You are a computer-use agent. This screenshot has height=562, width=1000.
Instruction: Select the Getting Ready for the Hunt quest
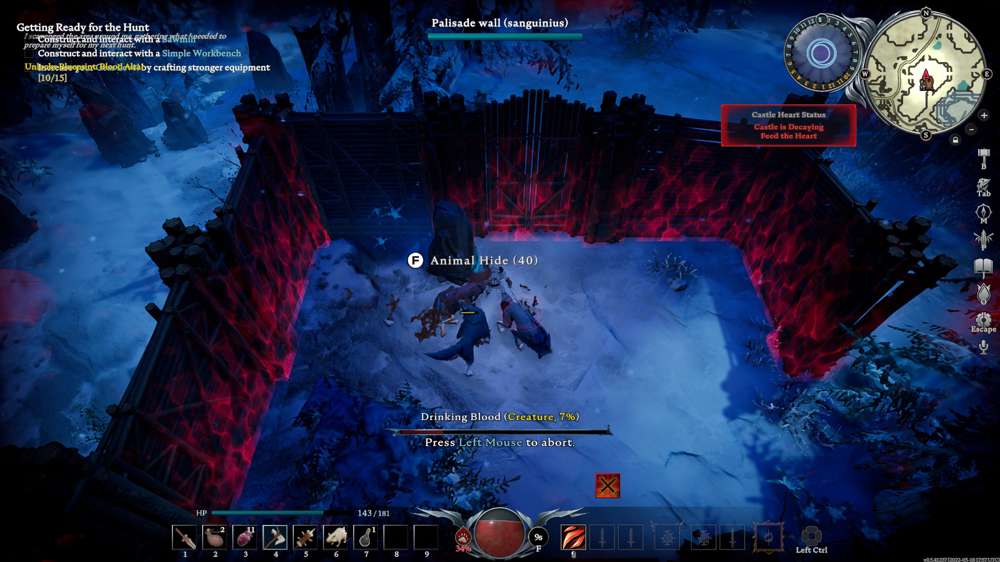[x=83, y=27]
